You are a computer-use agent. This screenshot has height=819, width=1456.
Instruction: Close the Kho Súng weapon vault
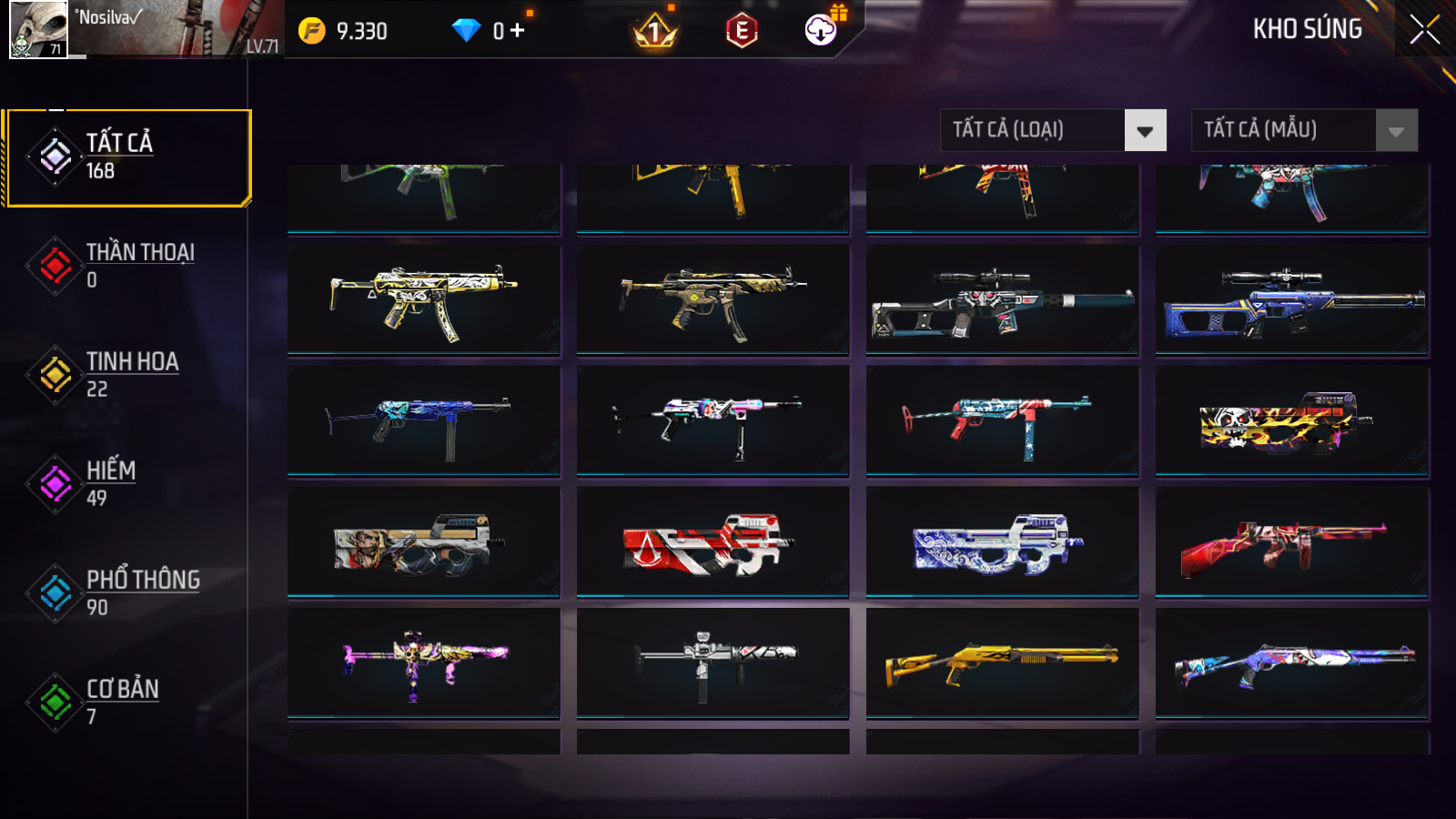(1424, 29)
